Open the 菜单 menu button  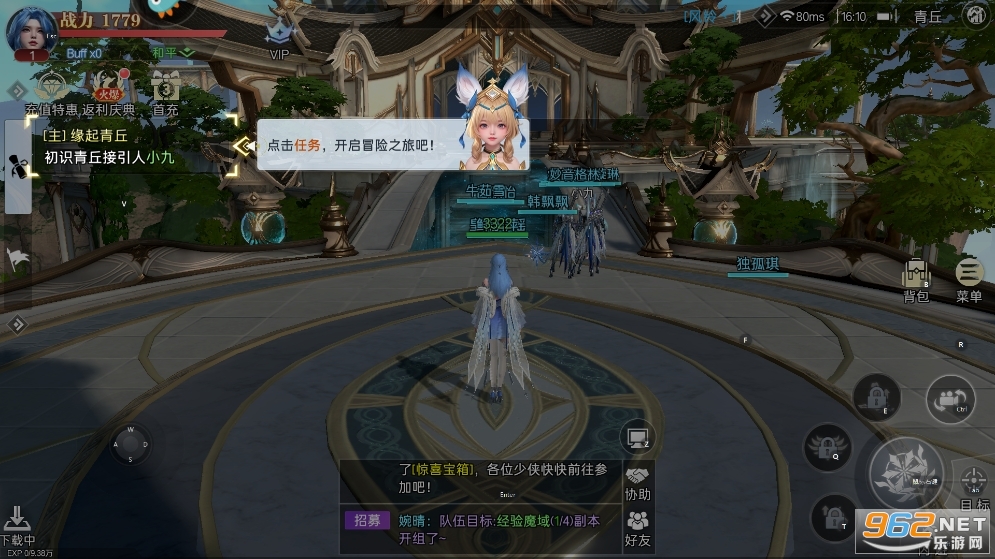[968, 278]
